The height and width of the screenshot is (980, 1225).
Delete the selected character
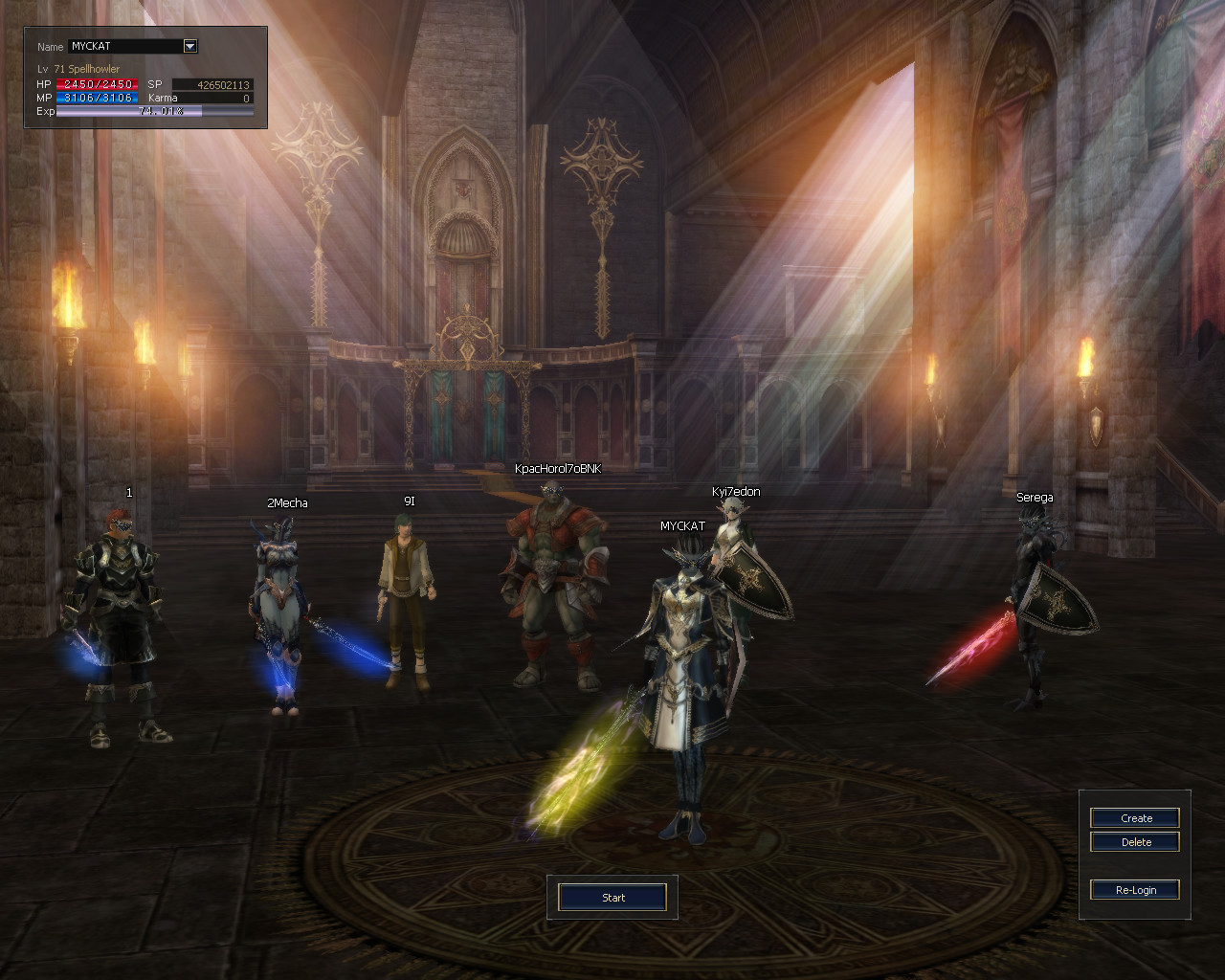coord(1135,842)
